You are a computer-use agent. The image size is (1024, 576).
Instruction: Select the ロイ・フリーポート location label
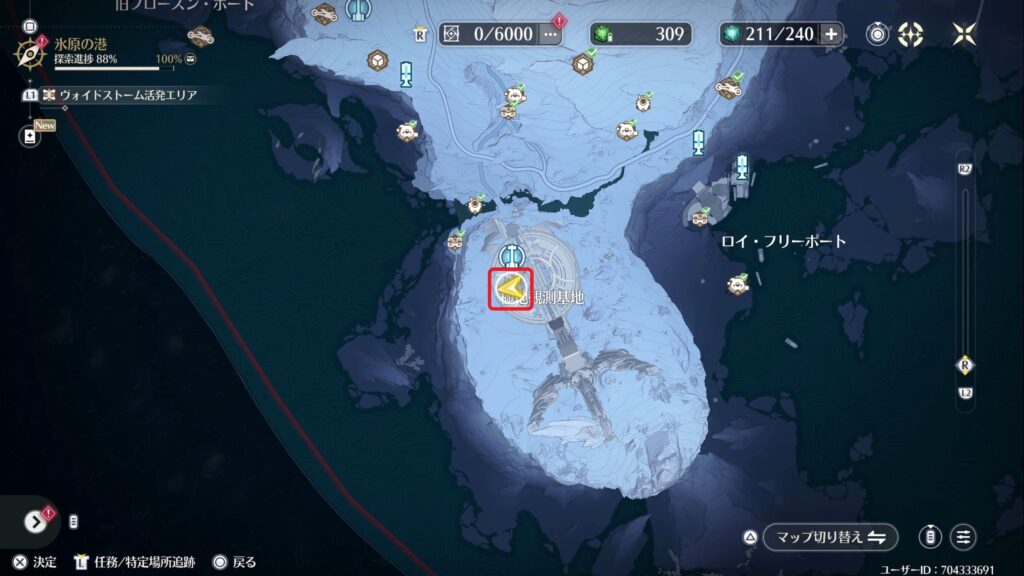point(783,241)
